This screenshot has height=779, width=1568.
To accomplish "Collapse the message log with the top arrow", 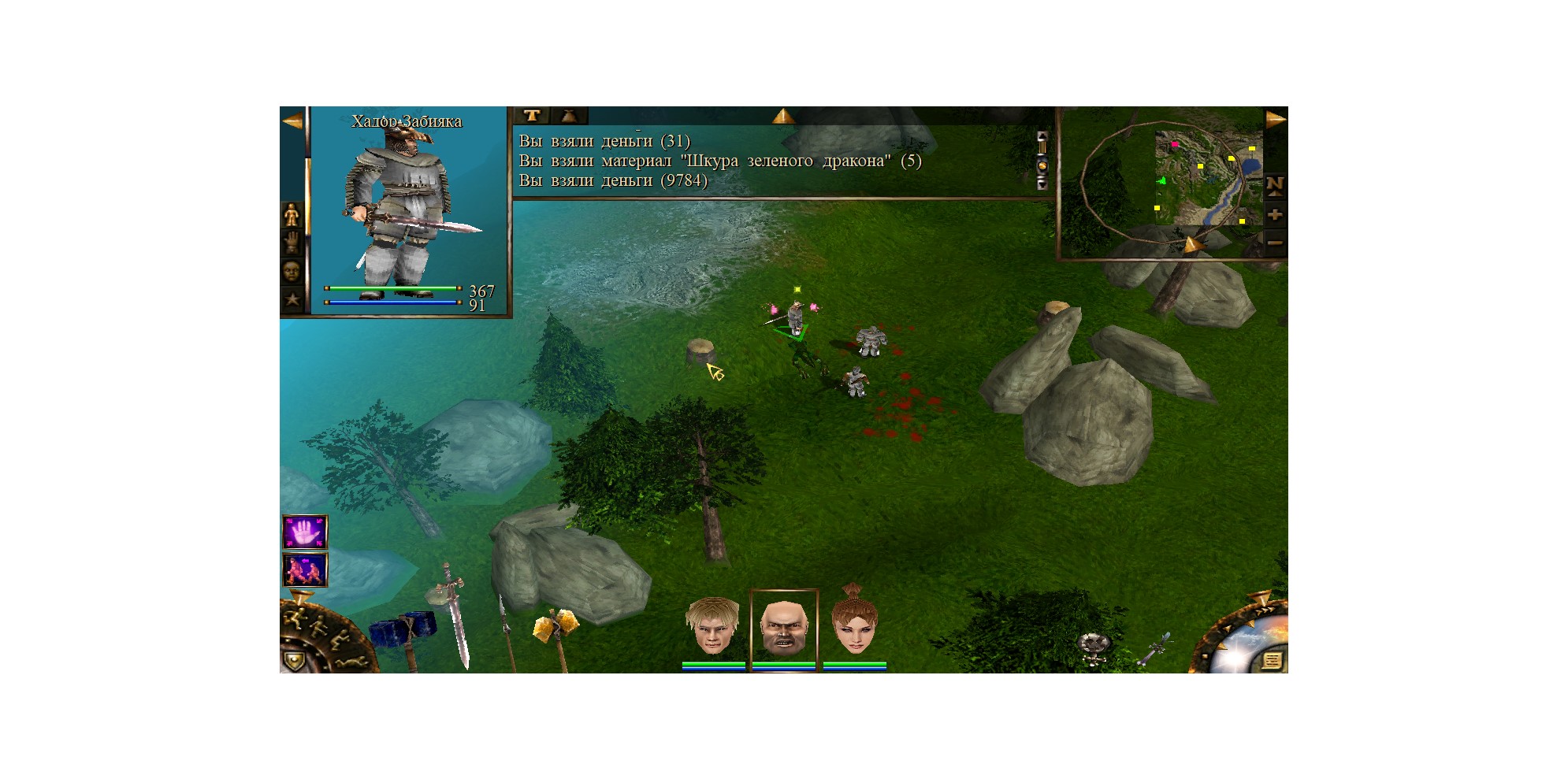I will point(782,117).
